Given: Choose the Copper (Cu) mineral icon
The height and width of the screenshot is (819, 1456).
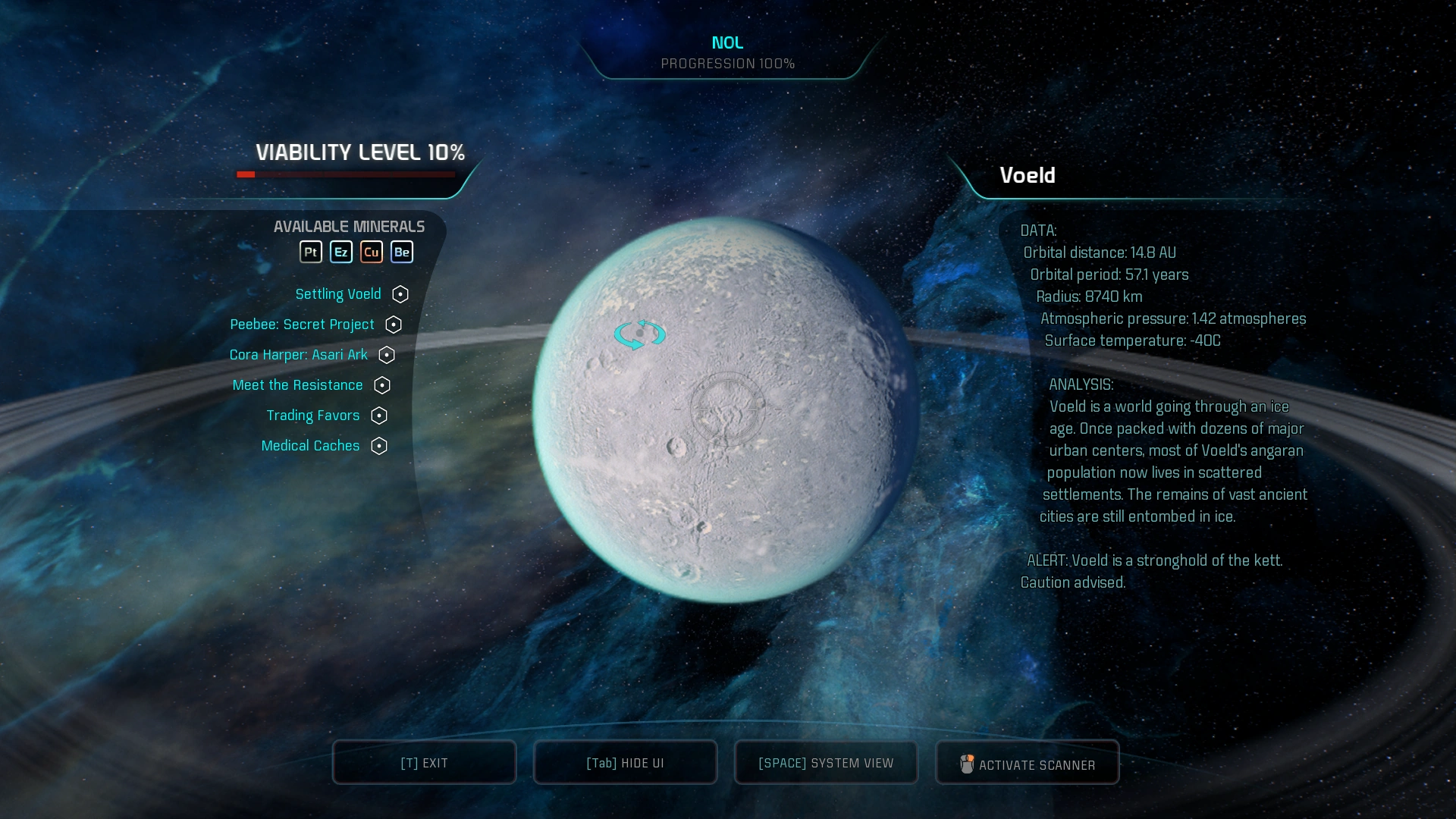Looking at the screenshot, I should pos(372,252).
